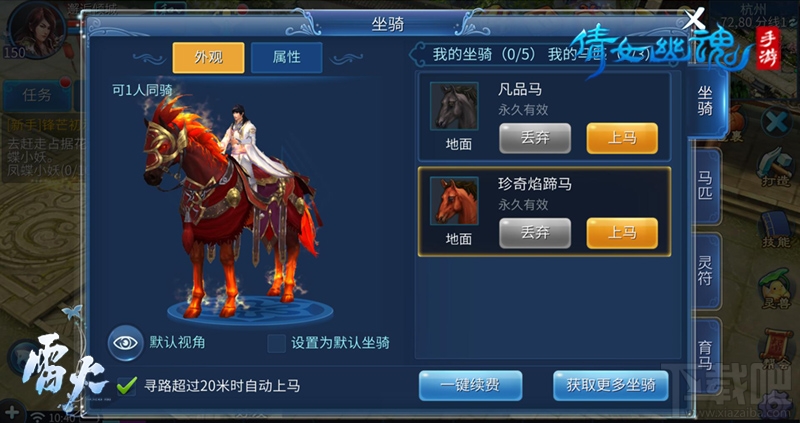Uncheck 寻路超过20米时自动上马 option

(x=127, y=385)
